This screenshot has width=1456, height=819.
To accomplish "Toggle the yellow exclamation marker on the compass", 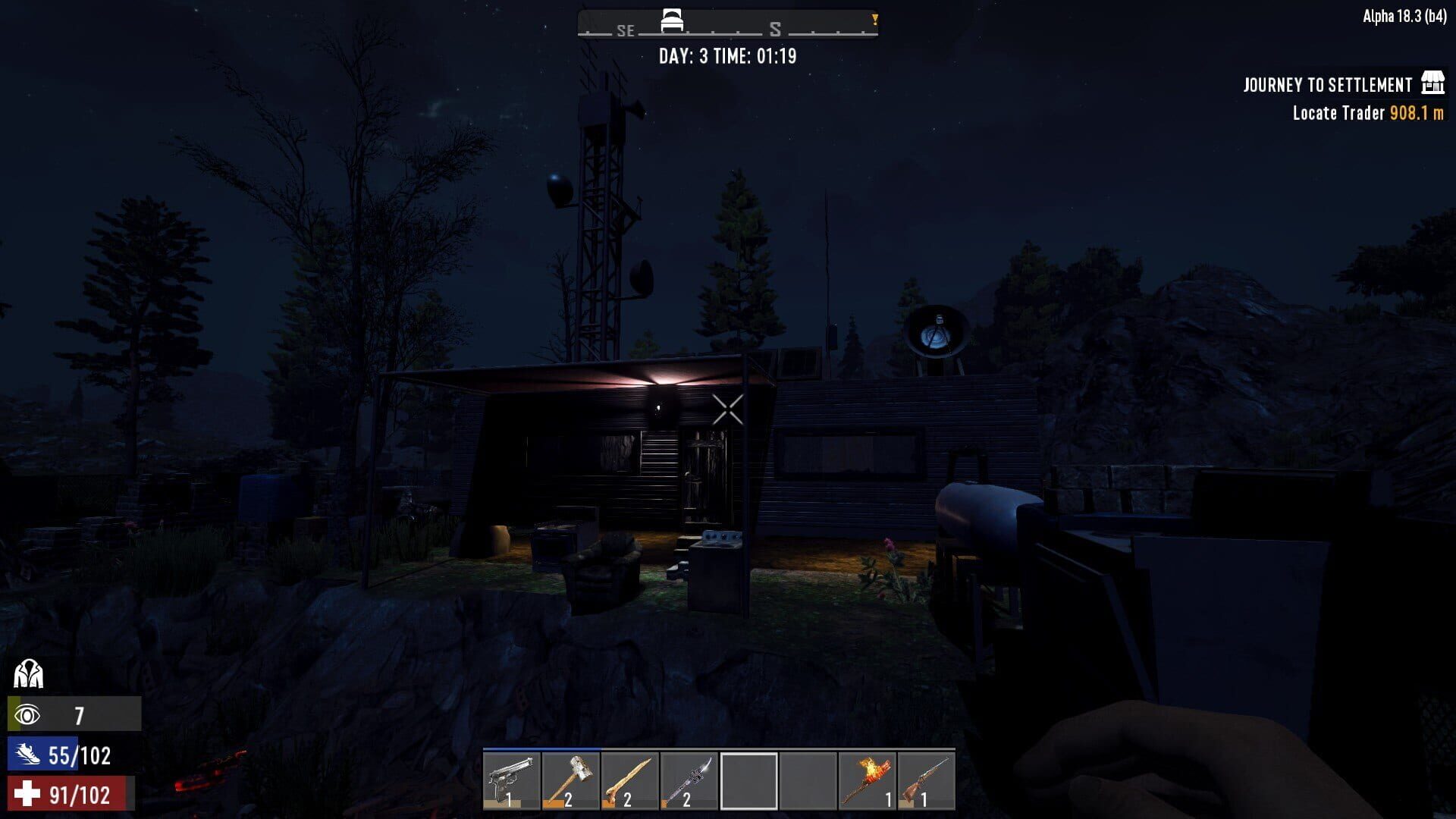I will (875, 20).
